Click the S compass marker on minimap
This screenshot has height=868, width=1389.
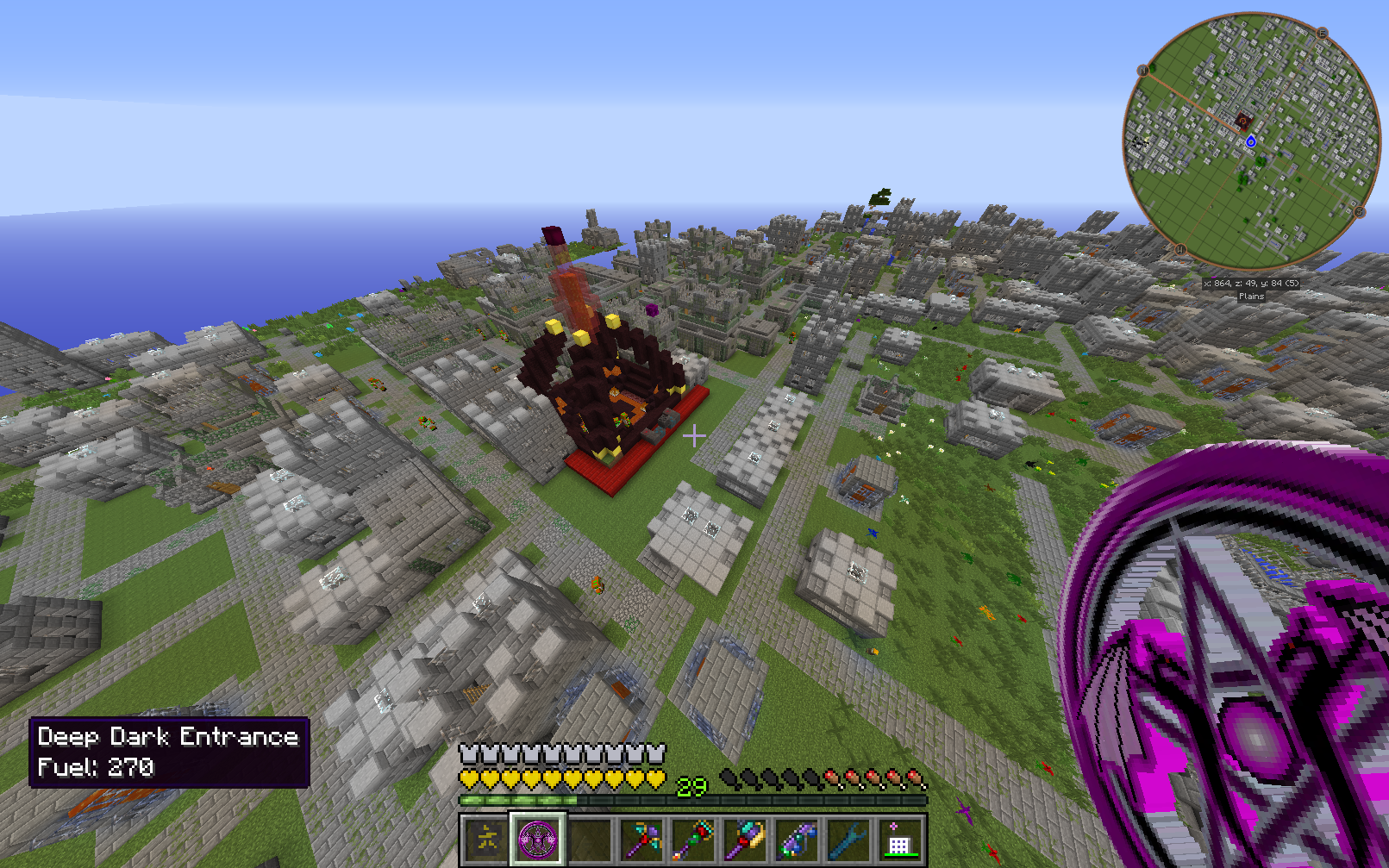point(1360,212)
